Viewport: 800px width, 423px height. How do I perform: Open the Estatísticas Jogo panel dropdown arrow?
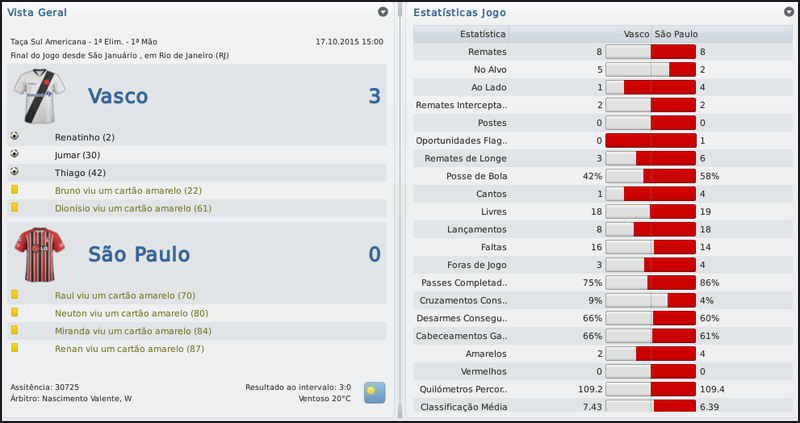tap(789, 12)
